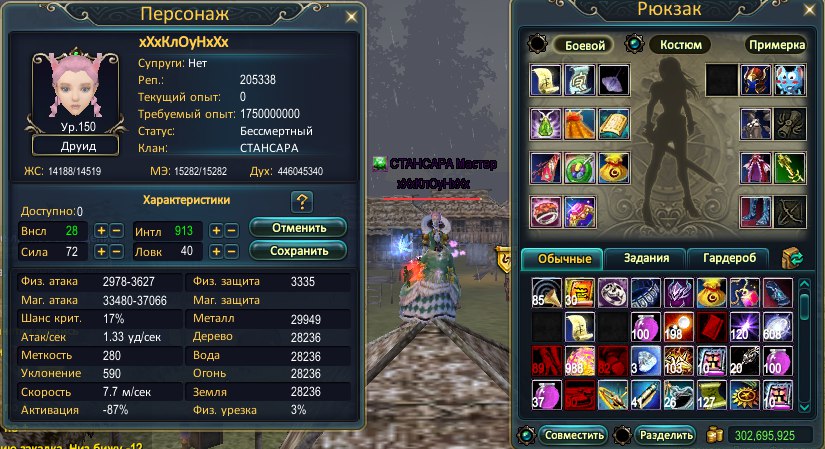Pick the 988 pink orb stack
825x449 pixels.
click(x=578, y=359)
